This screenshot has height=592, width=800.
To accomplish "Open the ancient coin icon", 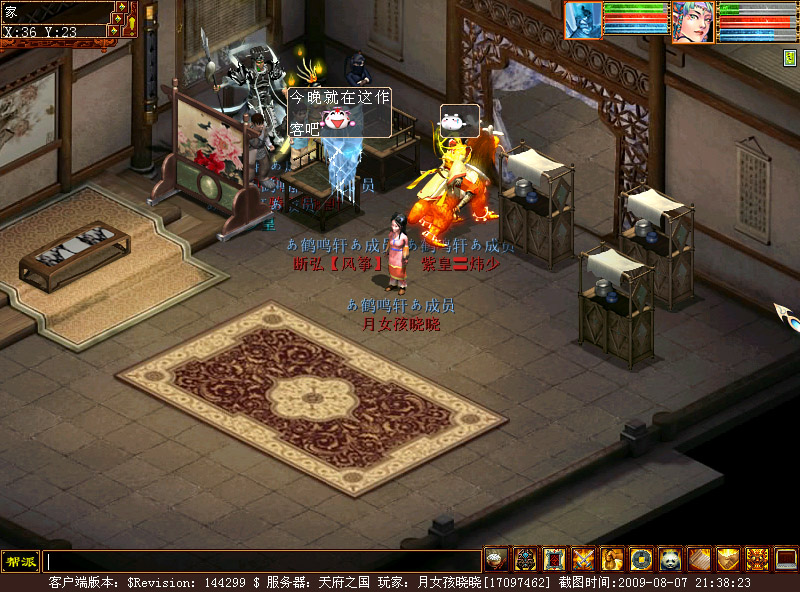I will pyautogui.click(x=641, y=560).
